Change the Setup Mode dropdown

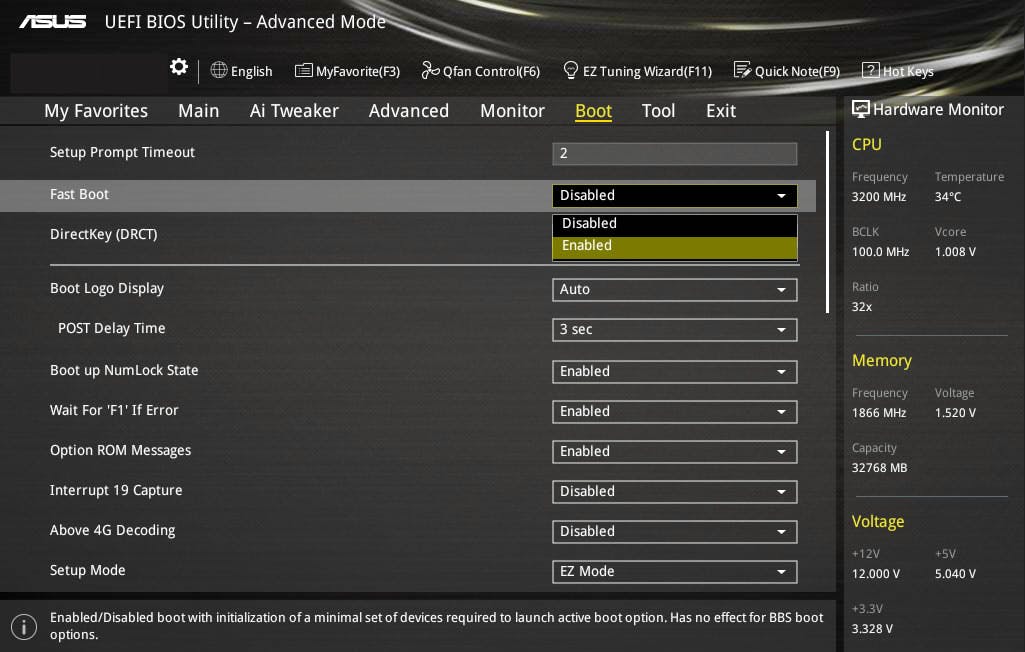674,572
